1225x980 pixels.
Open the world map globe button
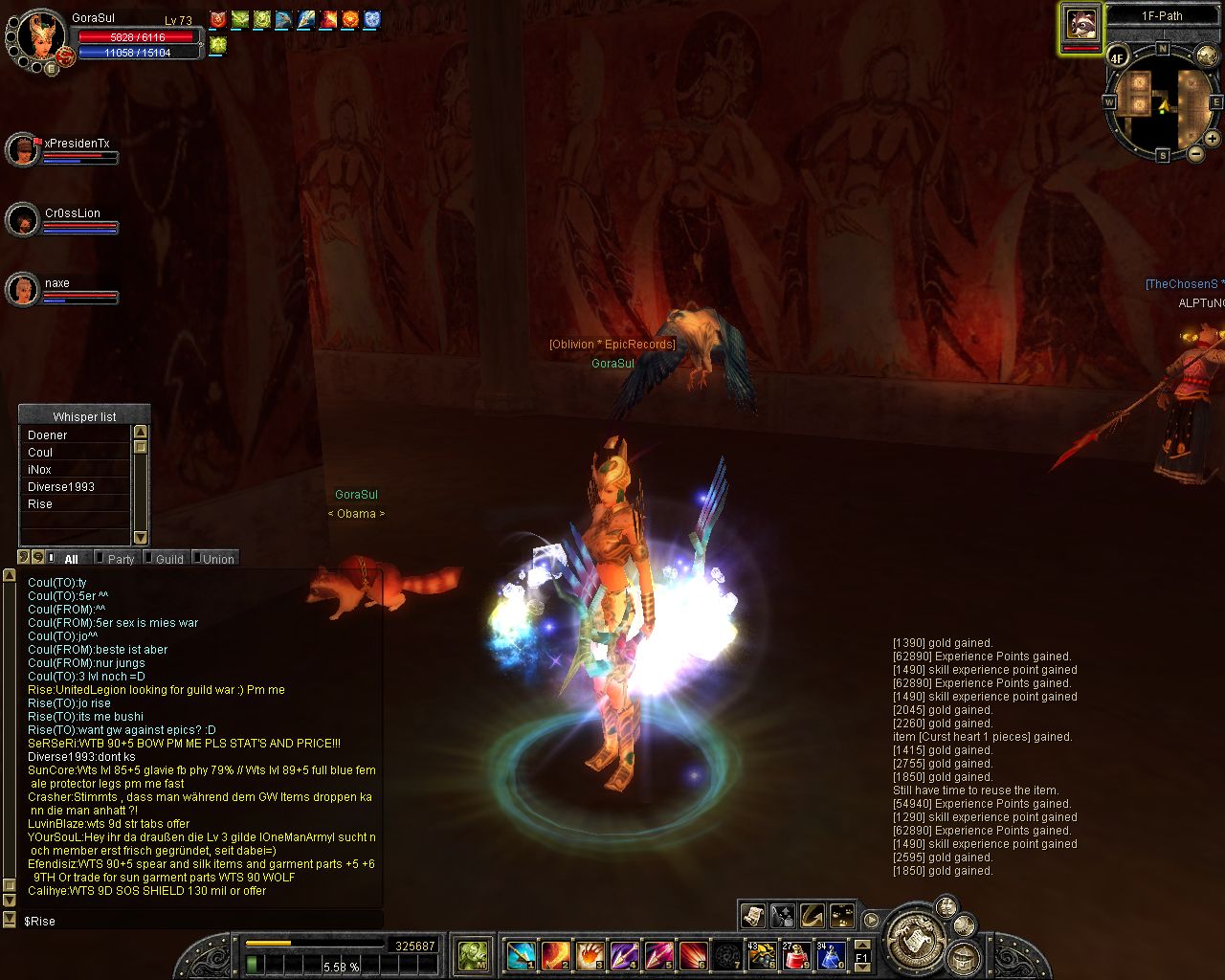tap(1207, 56)
